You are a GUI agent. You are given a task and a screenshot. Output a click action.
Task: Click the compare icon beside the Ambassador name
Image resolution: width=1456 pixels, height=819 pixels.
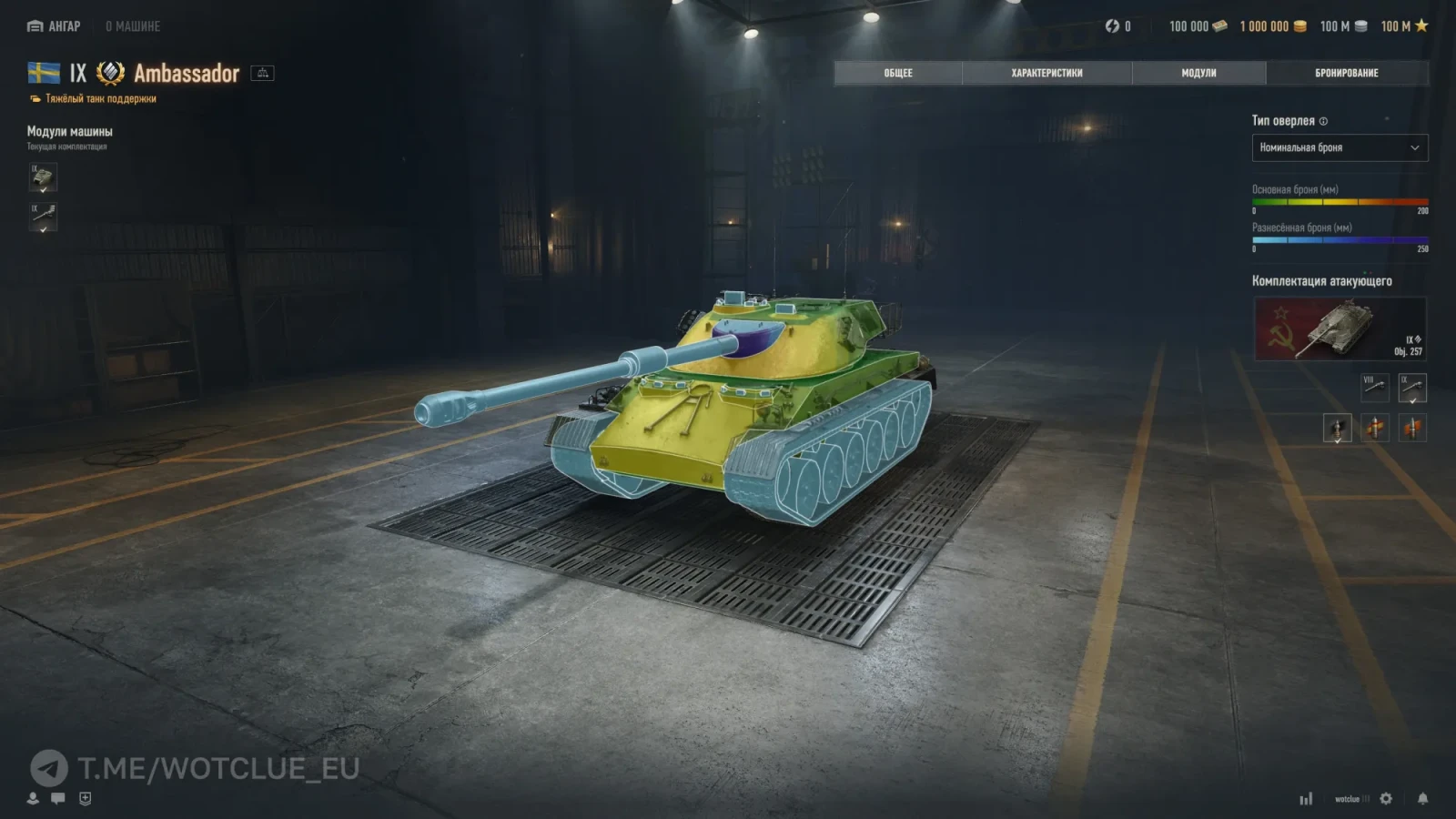tap(262, 73)
